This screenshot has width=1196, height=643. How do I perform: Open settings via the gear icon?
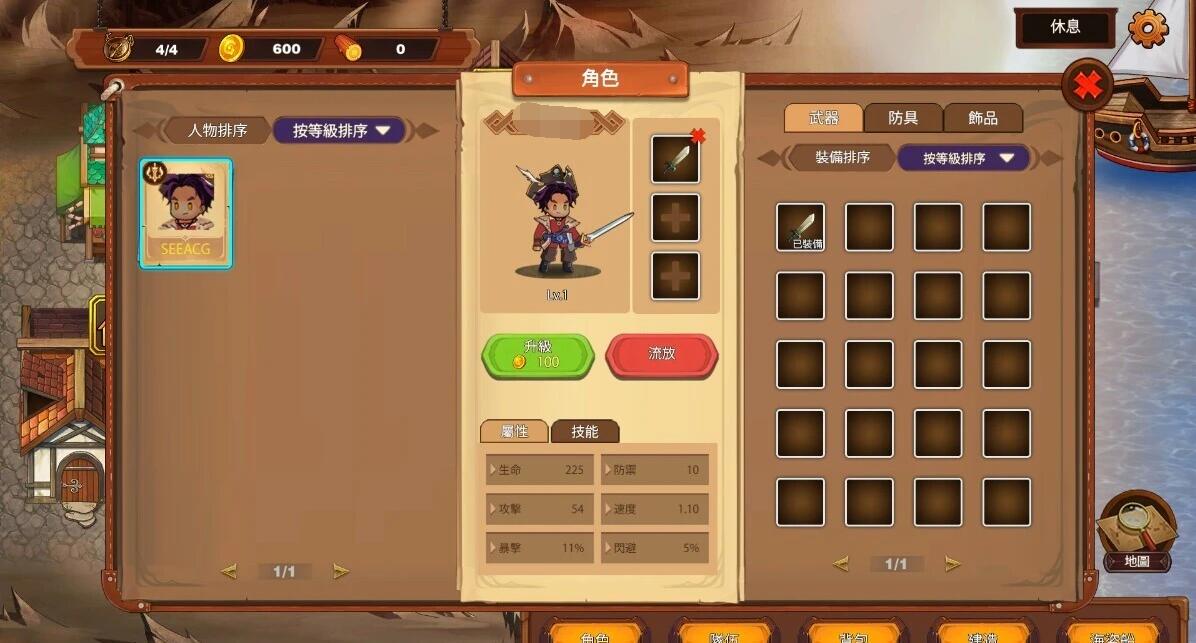coord(1148,27)
